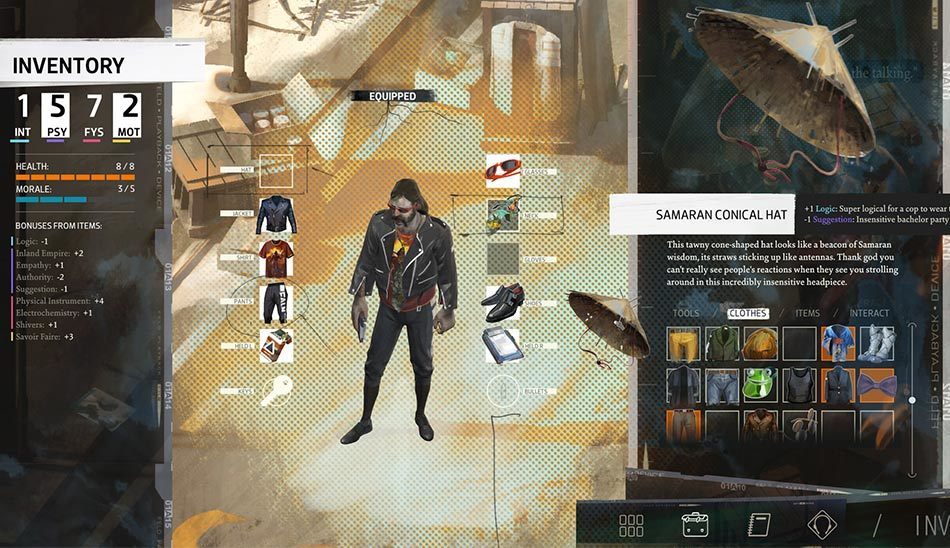
Task: Click the patterned necktie in the neck slot
Action: coord(503,214)
